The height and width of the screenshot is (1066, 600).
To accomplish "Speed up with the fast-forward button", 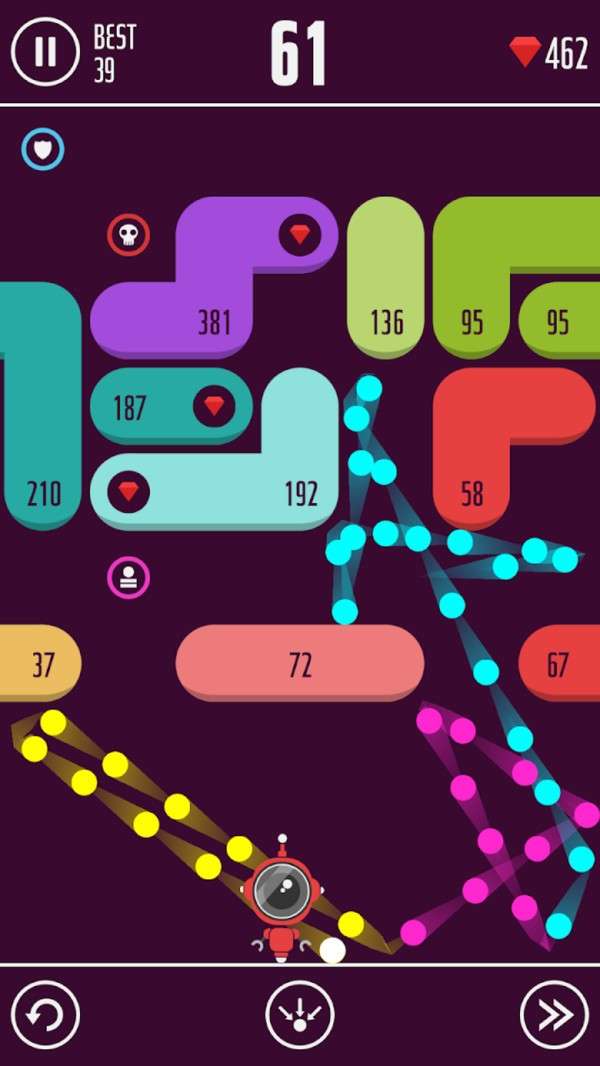I will [554, 1016].
